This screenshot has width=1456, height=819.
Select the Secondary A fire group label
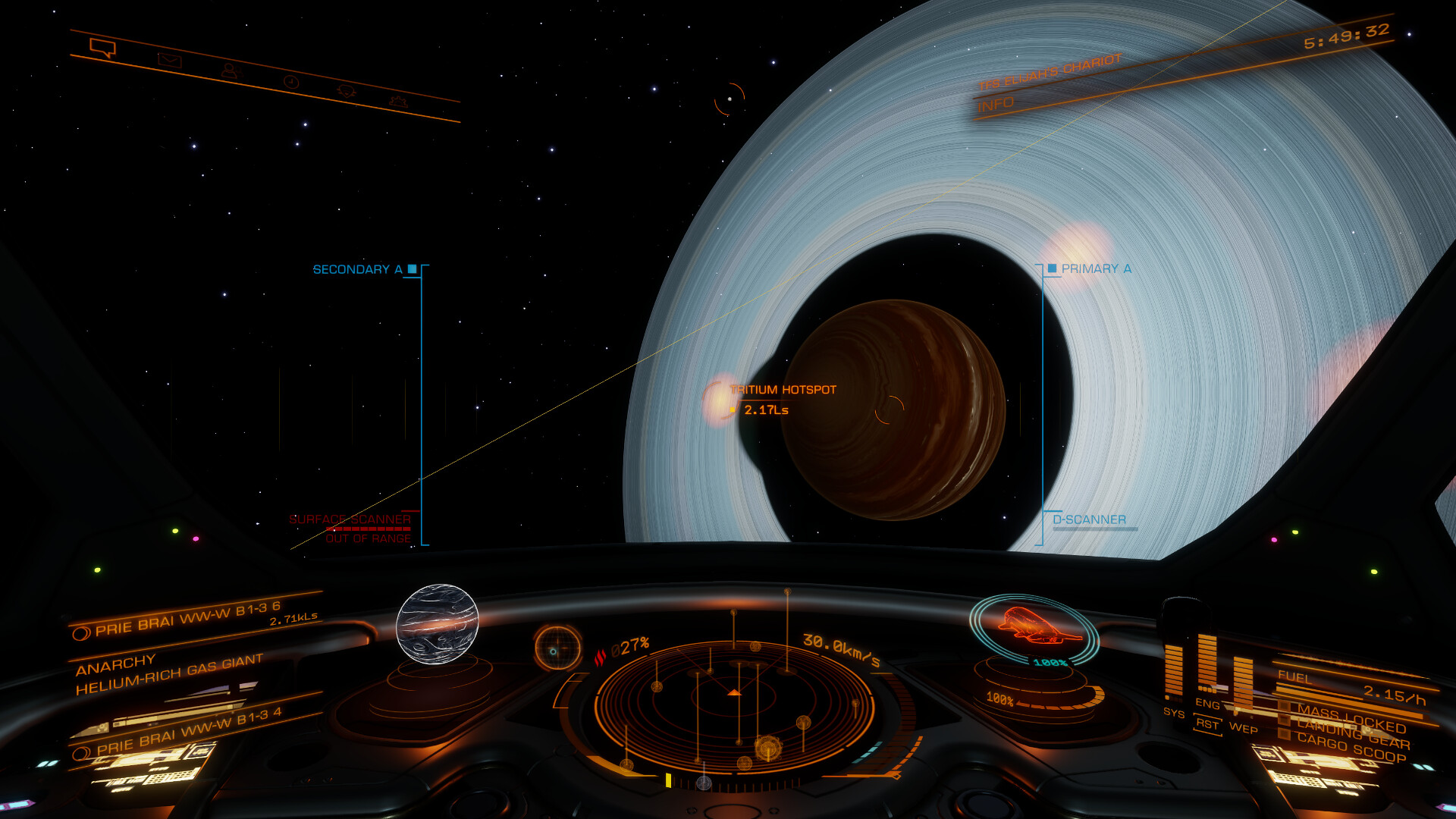click(357, 270)
